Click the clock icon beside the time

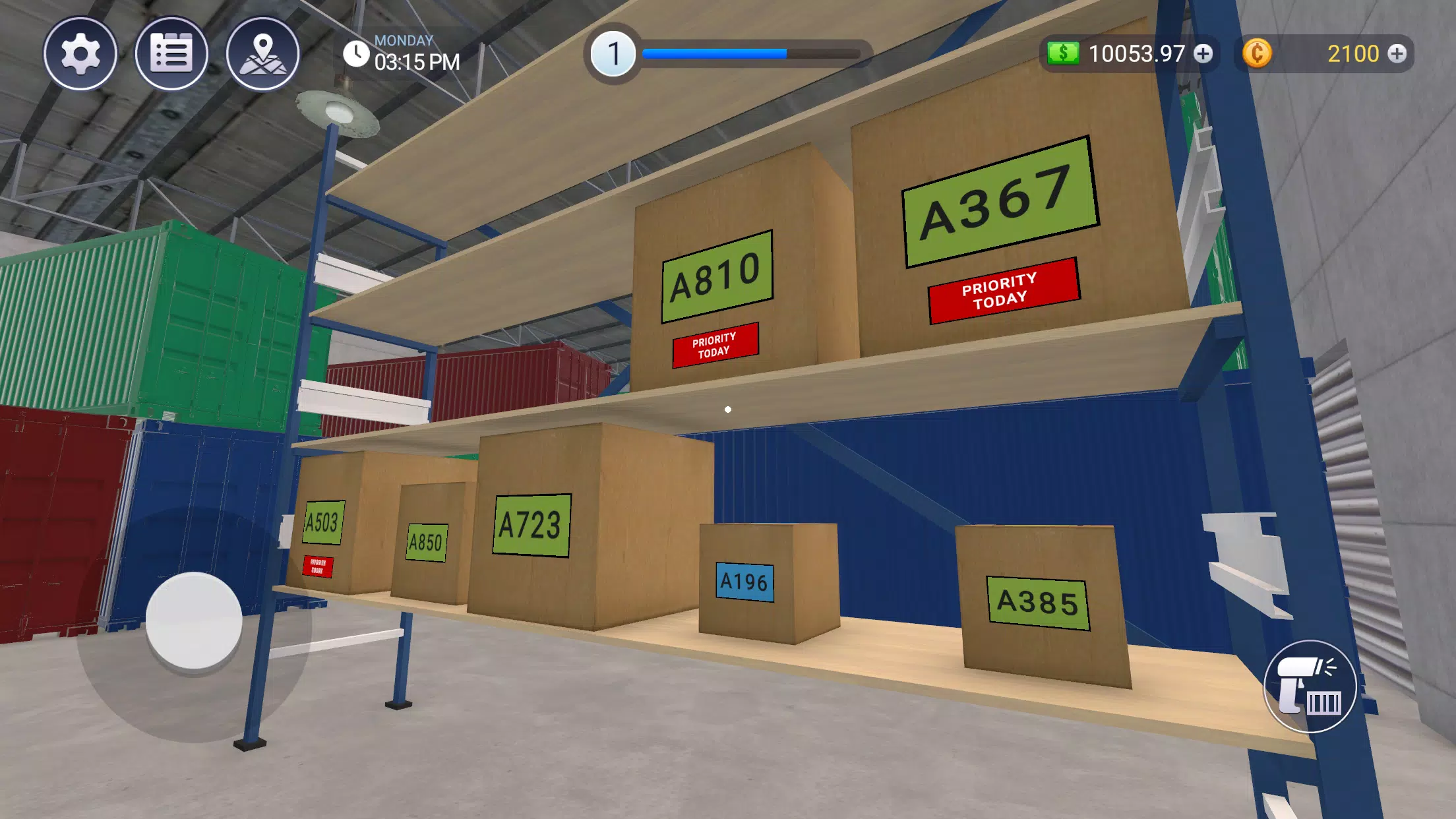pyautogui.click(x=355, y=53)
